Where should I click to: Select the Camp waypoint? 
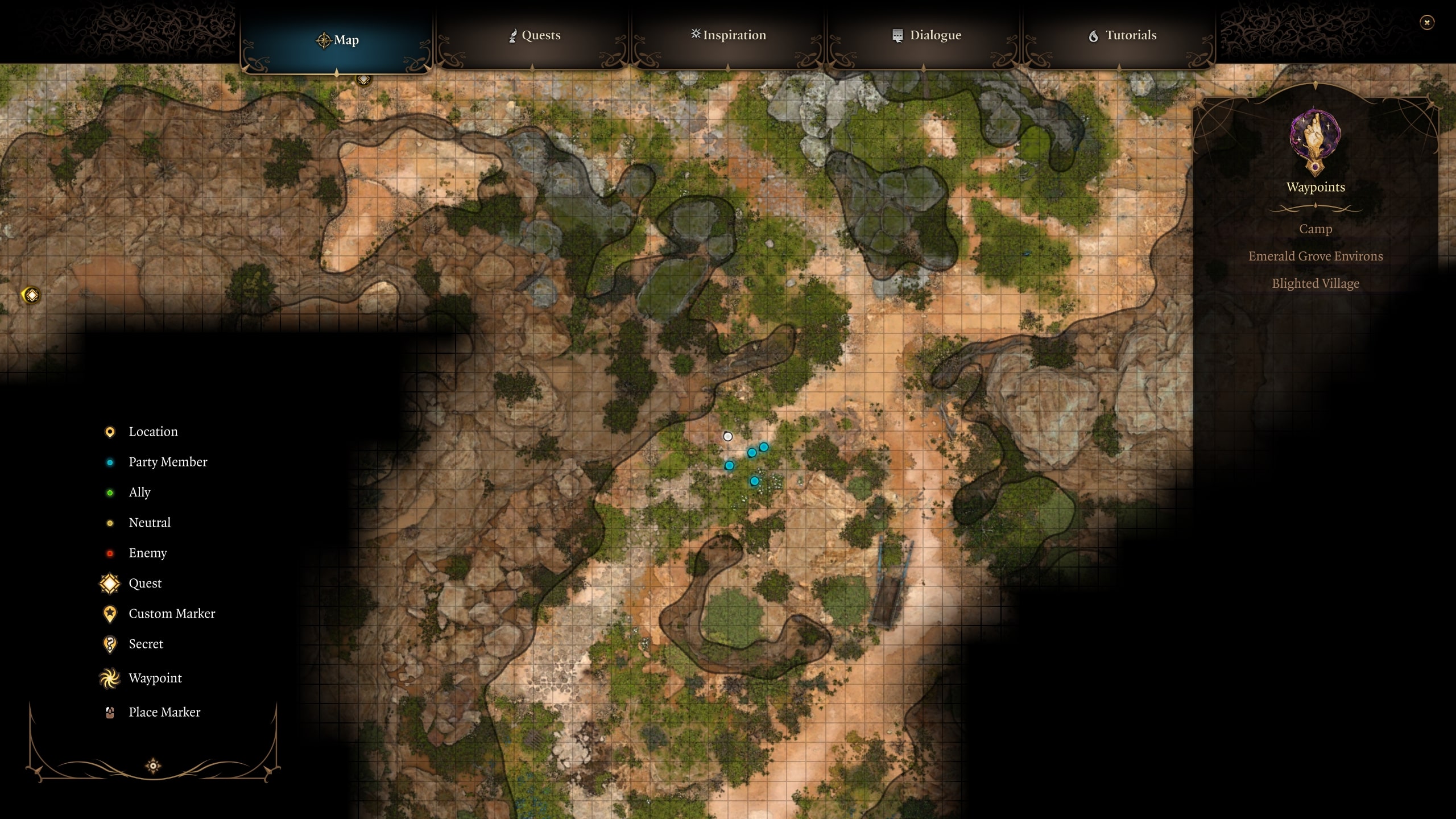(1315, 229)
